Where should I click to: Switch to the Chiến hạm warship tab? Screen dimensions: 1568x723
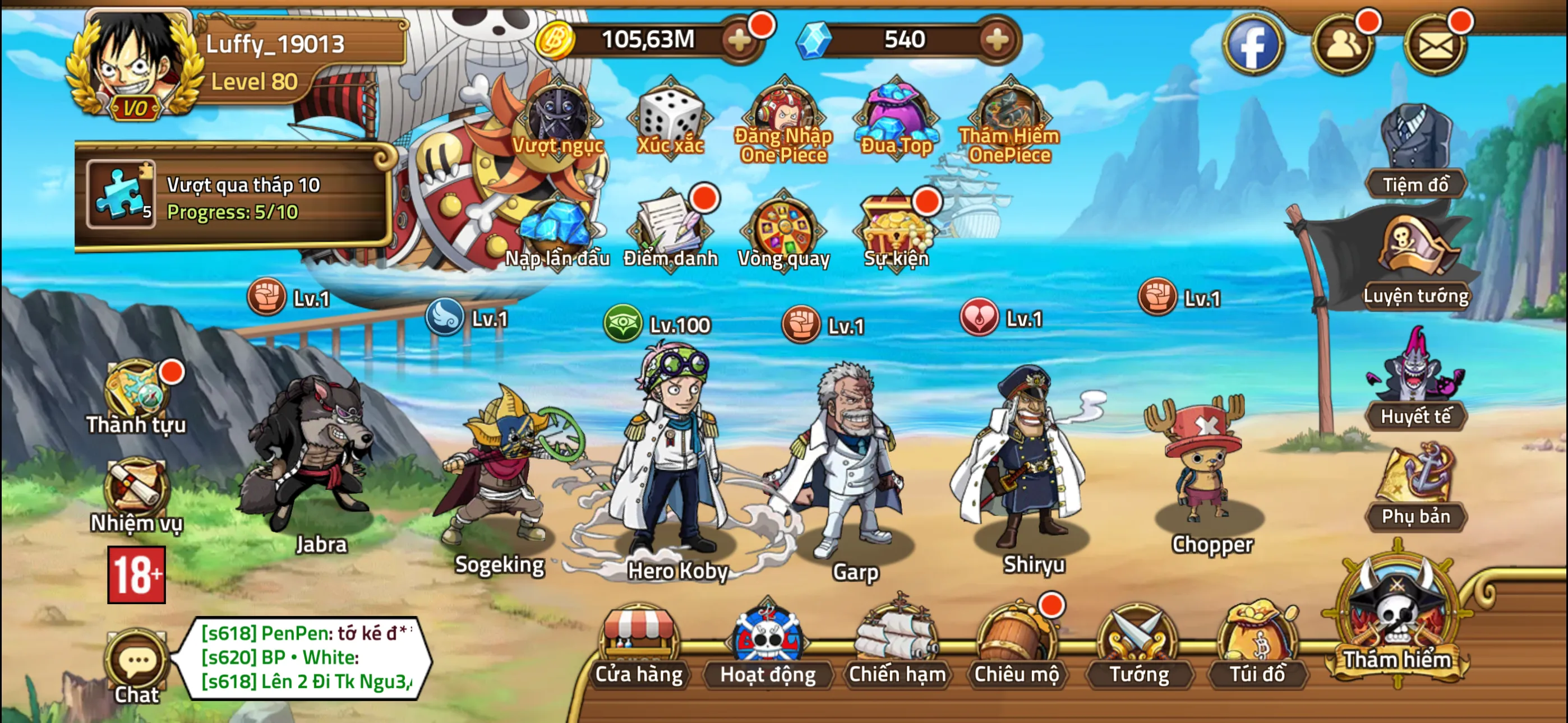tap(896, 654)
